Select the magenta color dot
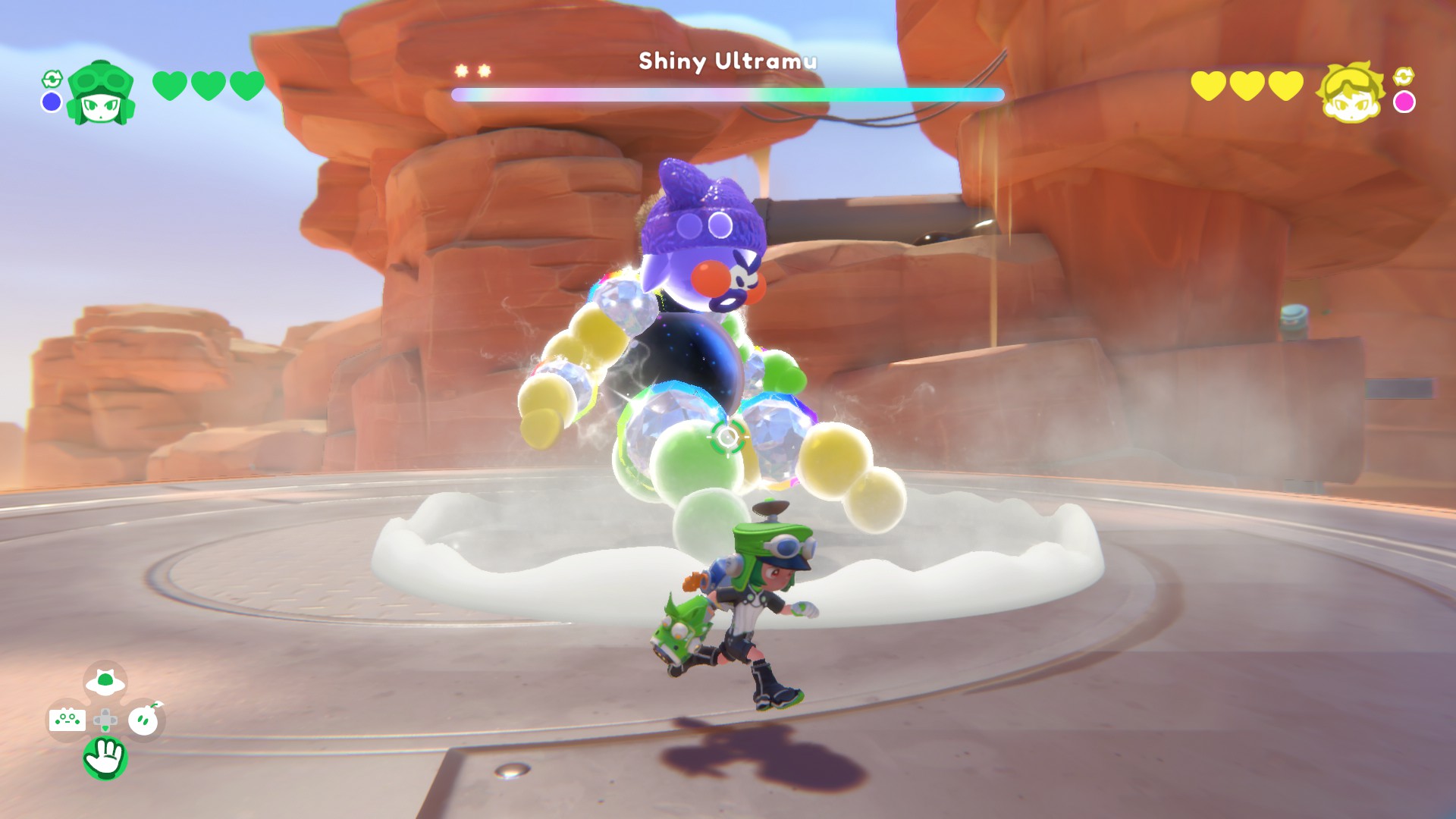 (x=1404, y=102)
